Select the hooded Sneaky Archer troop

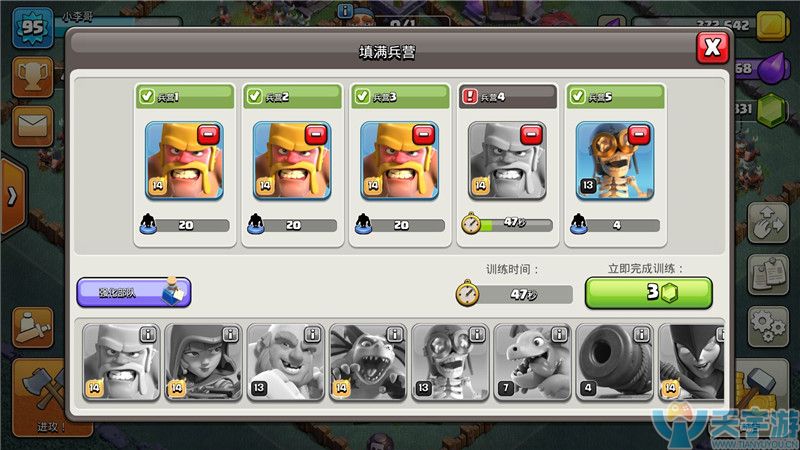pyautogui.click(x=202, y=362)
